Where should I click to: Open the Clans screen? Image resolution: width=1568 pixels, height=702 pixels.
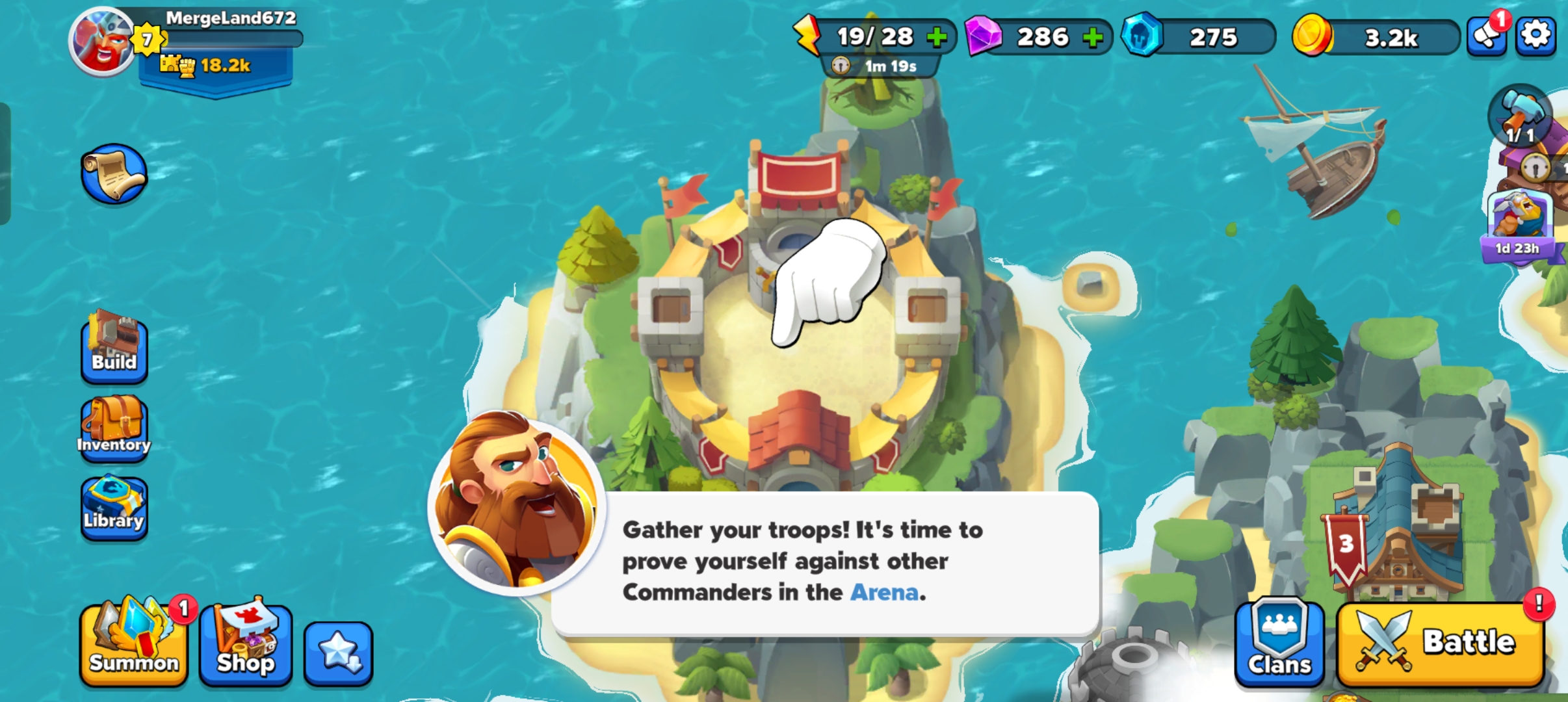coord(1279,643)
